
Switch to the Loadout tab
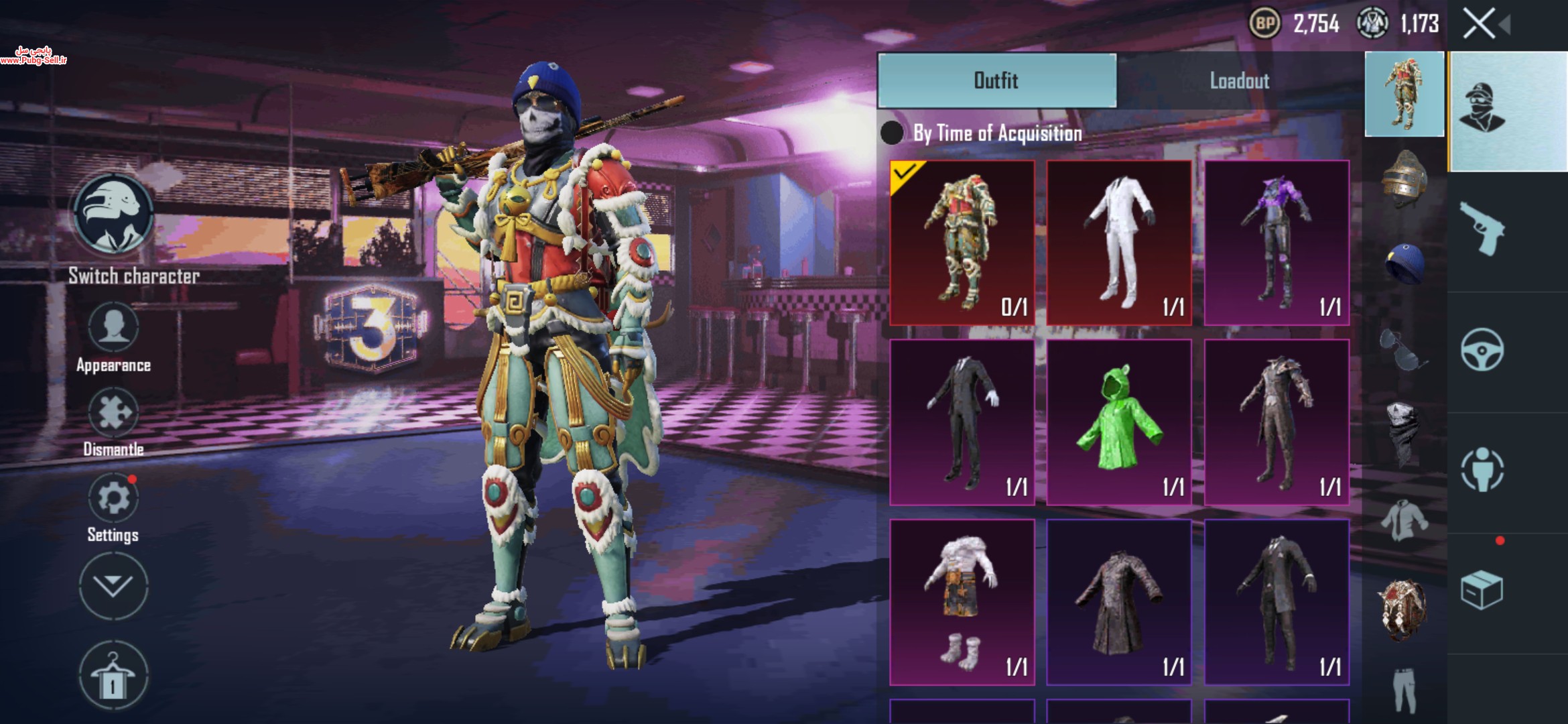point(1239,81)
